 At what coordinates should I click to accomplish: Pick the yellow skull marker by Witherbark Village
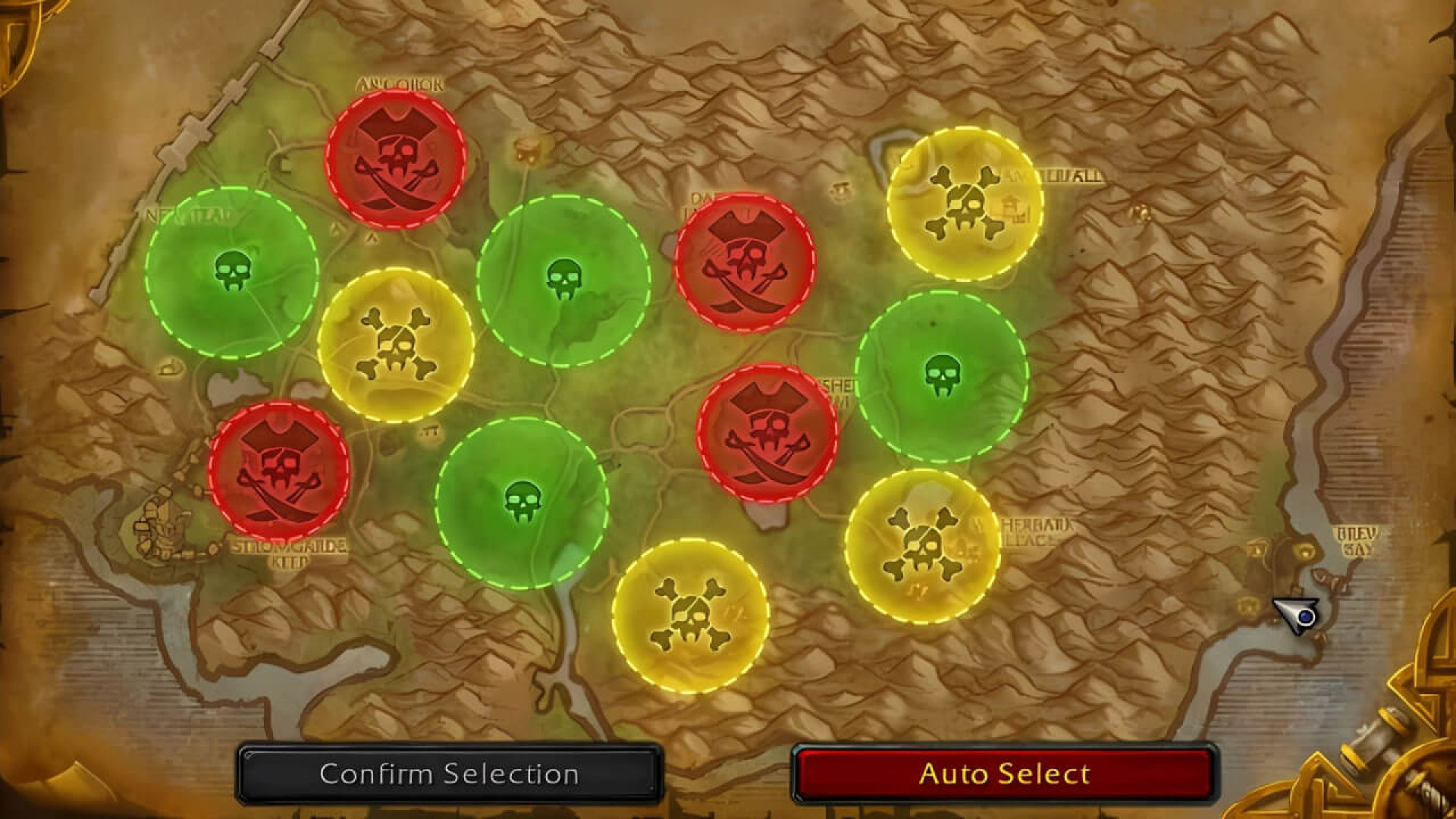tap(922, 546)
